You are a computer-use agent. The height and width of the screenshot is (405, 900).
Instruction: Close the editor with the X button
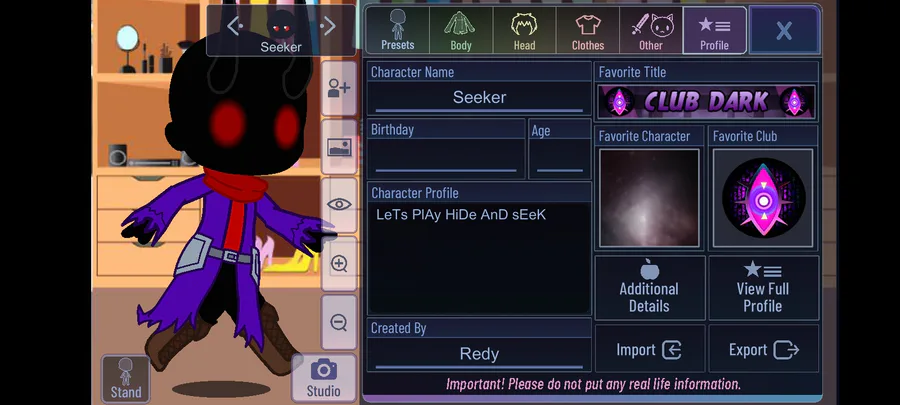(784, 30)
